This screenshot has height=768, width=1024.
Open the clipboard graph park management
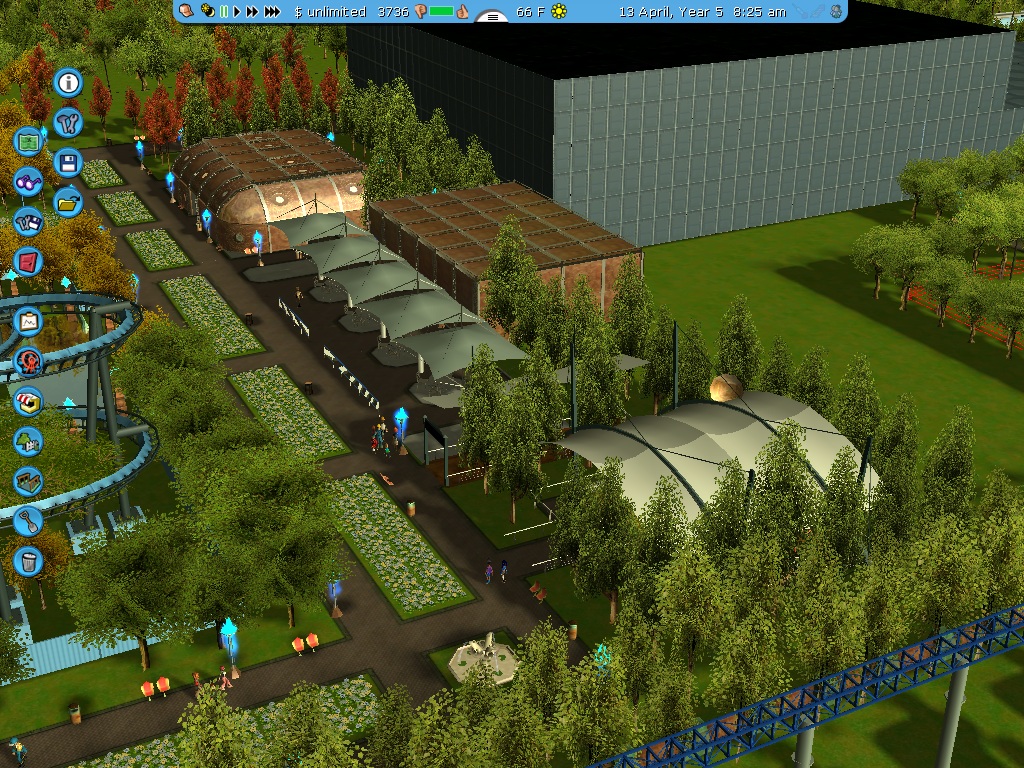click(x=28, y=322)
